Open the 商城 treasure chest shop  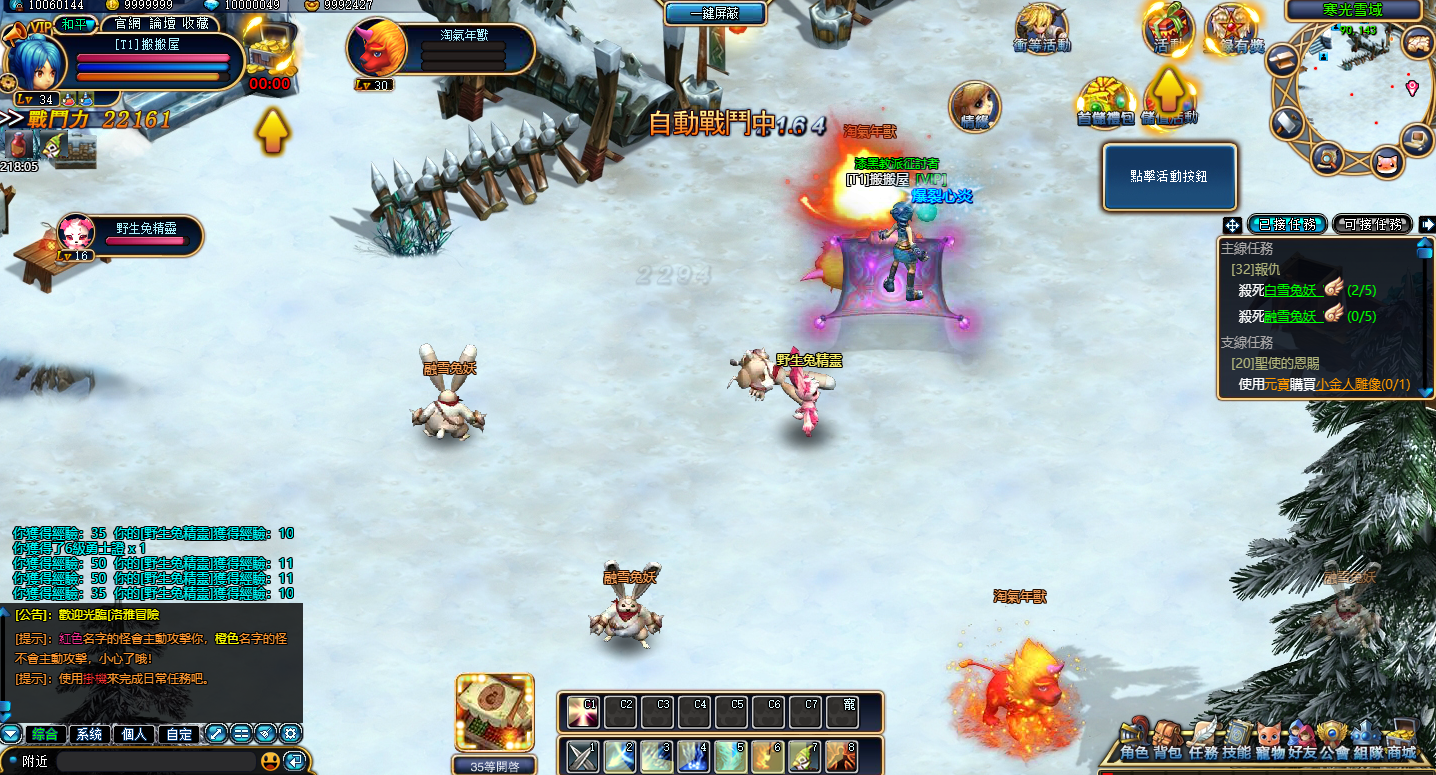(1401, 740)
